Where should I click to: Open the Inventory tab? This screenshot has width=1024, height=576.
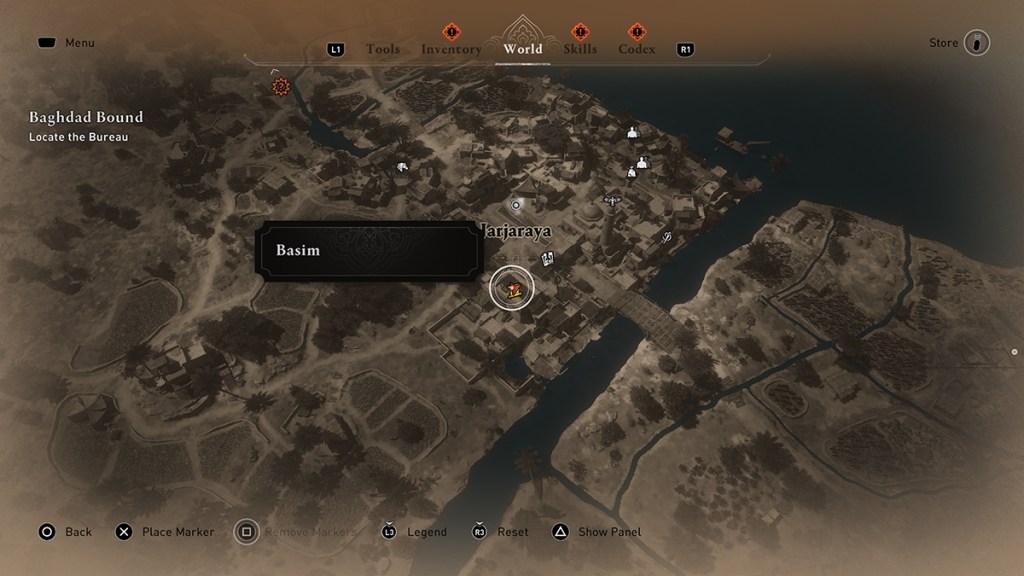[451, 49]
